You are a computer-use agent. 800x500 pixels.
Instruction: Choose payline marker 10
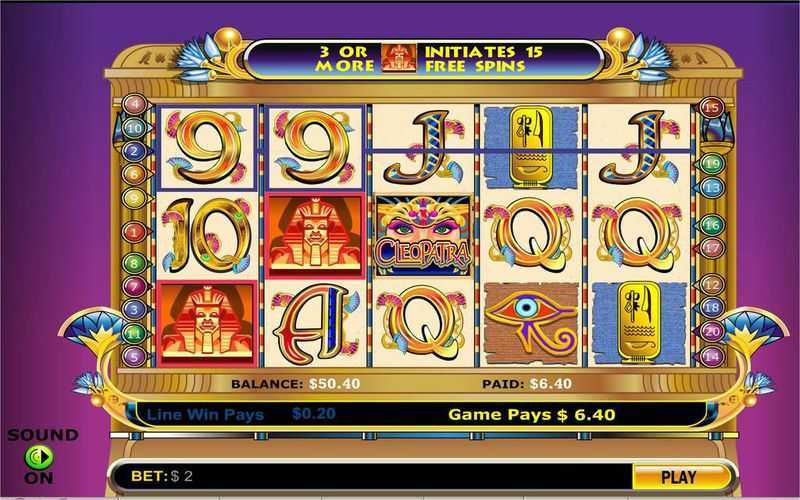tap(134, 128)
